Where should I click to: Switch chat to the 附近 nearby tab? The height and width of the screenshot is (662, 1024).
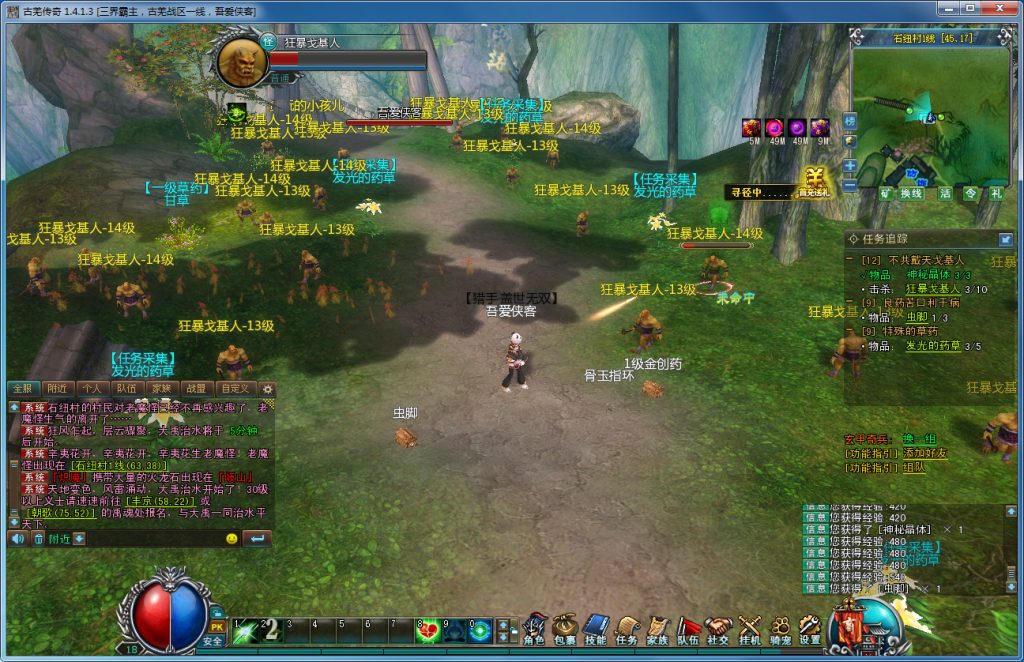(57, 388)
